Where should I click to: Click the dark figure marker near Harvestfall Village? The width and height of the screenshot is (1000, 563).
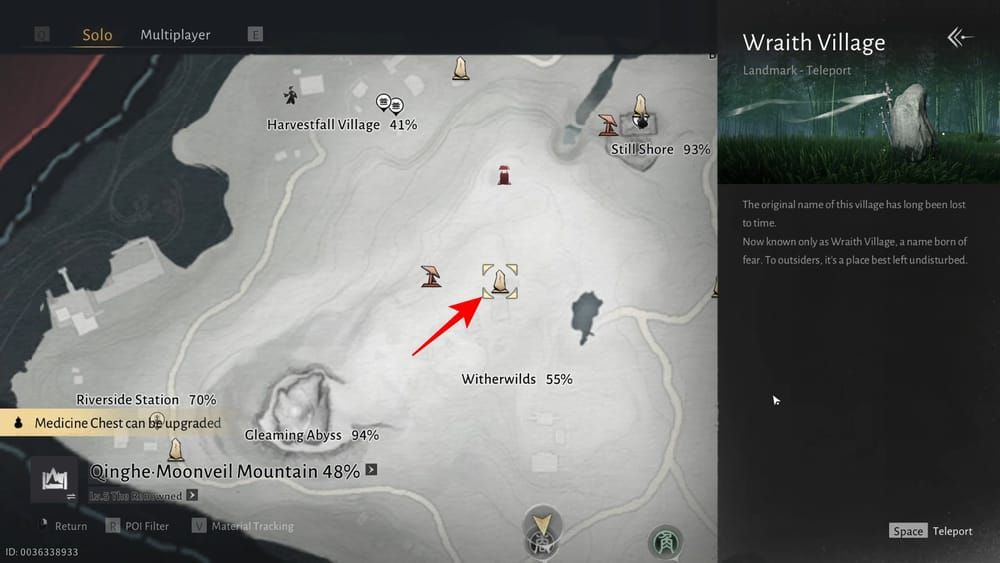pos(290,96)
